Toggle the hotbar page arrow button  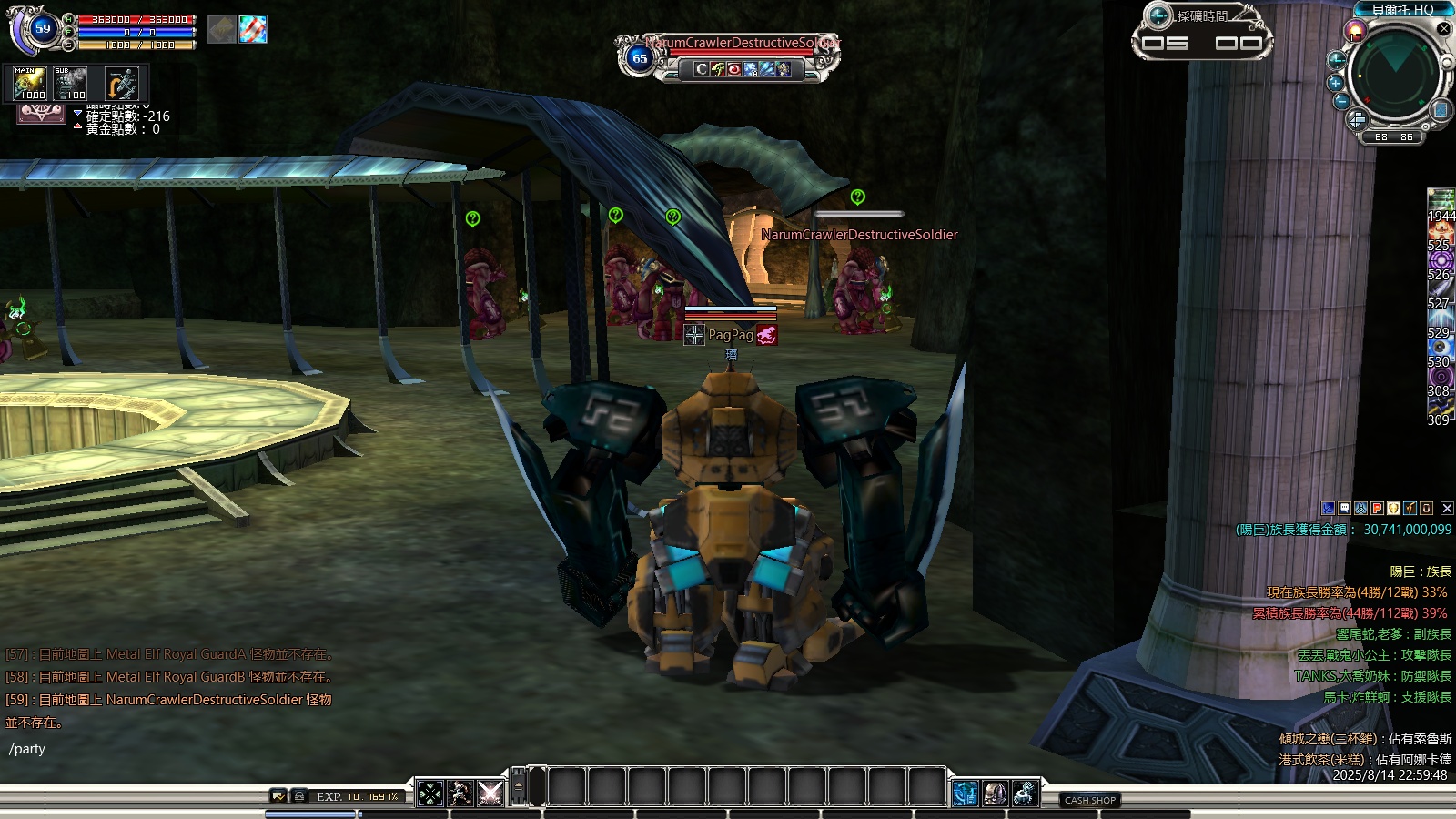[x=519, y=786]
